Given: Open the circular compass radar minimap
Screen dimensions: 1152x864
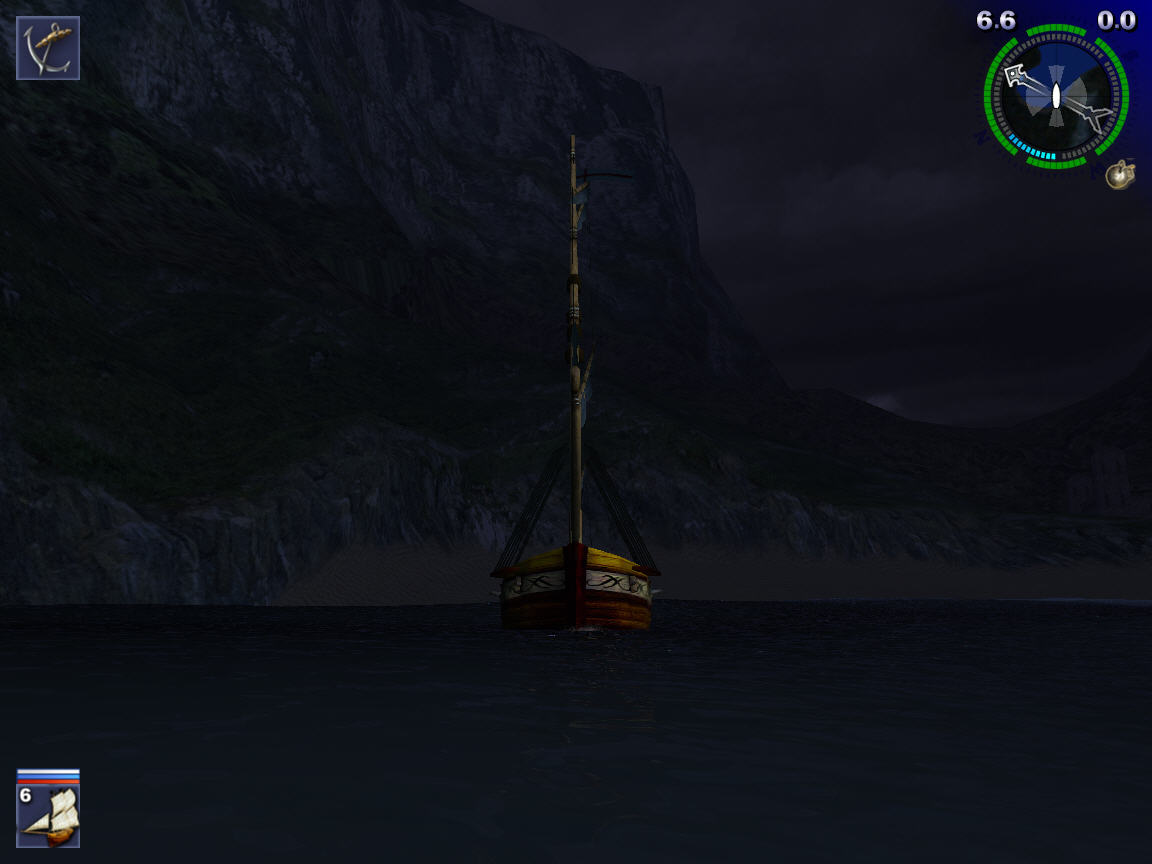Looking at the screenshot, I should tap(1056, 97).
